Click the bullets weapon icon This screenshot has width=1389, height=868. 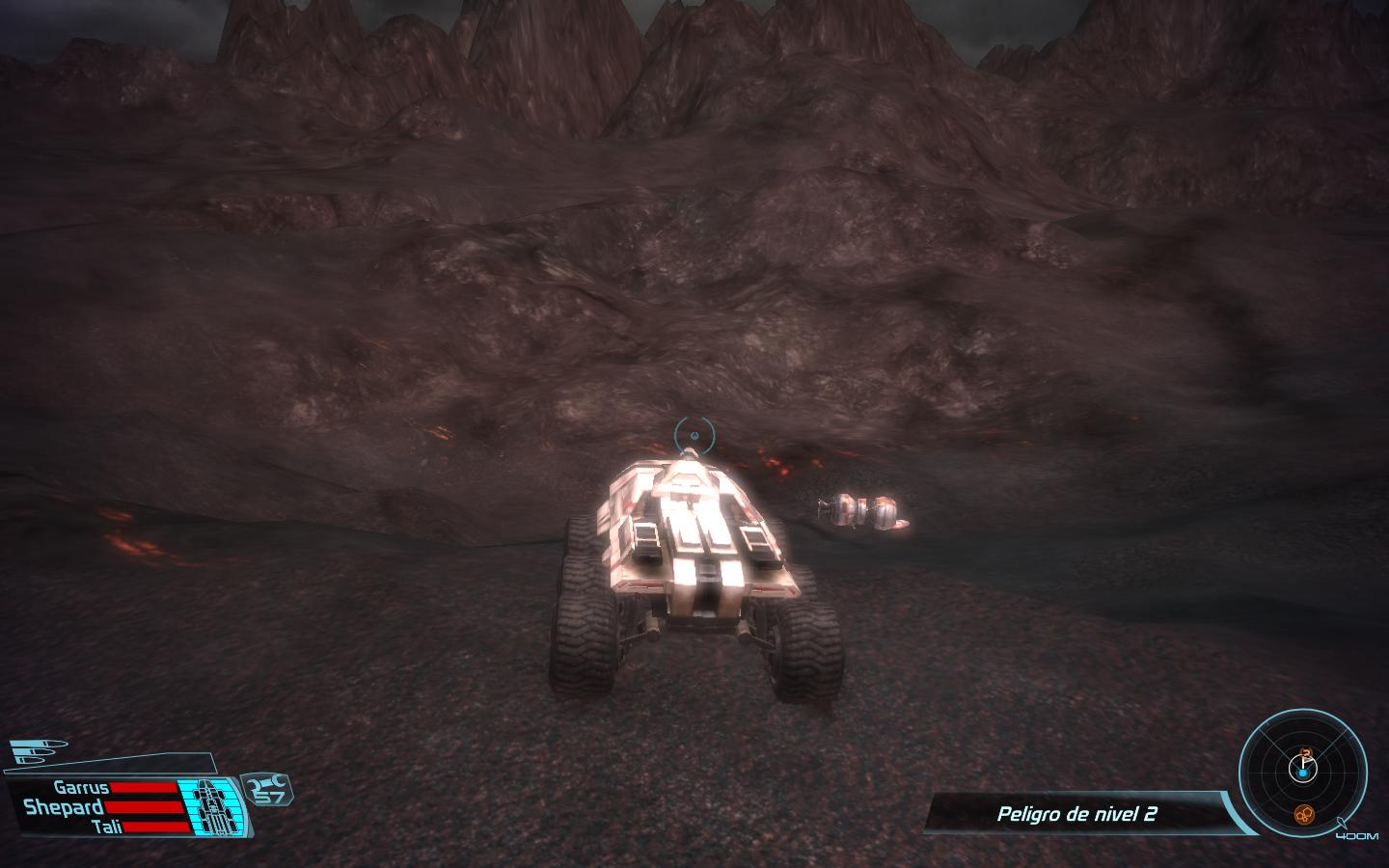coord(41,751)
